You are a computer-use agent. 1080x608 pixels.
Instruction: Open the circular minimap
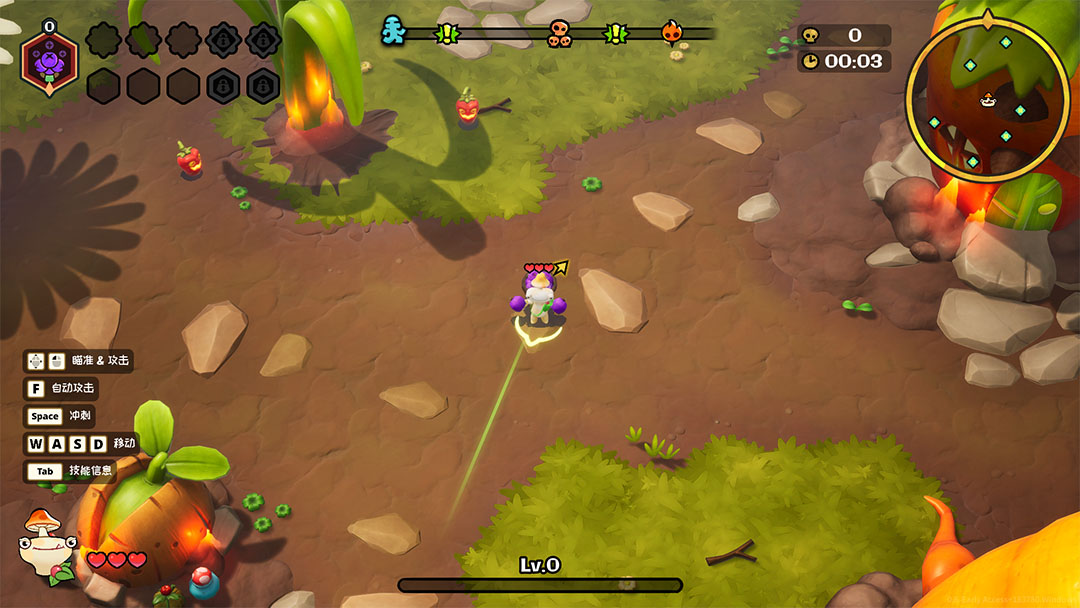point(987,99)
